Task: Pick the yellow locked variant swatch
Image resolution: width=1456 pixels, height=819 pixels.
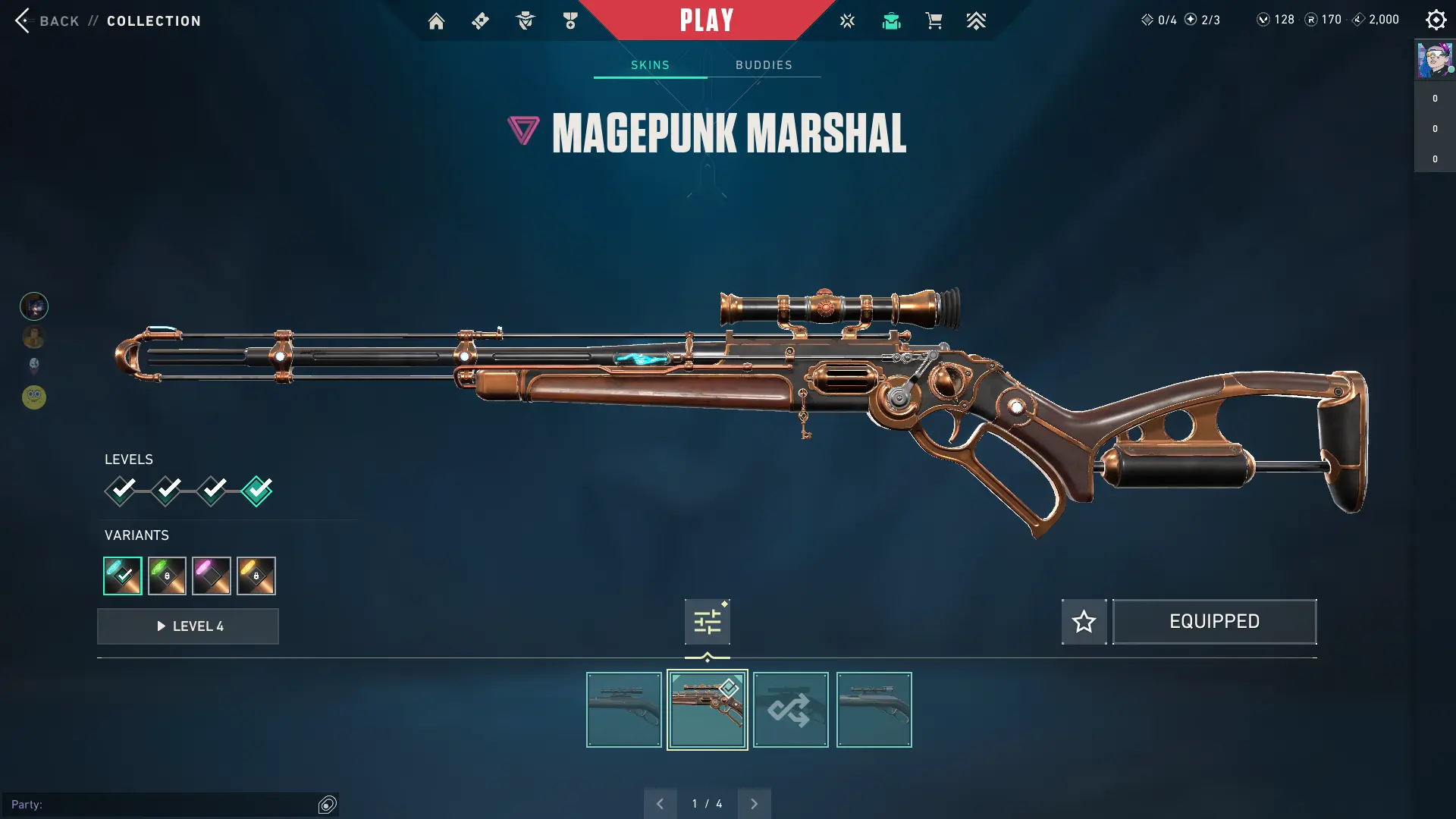Action: coord(256,576)
